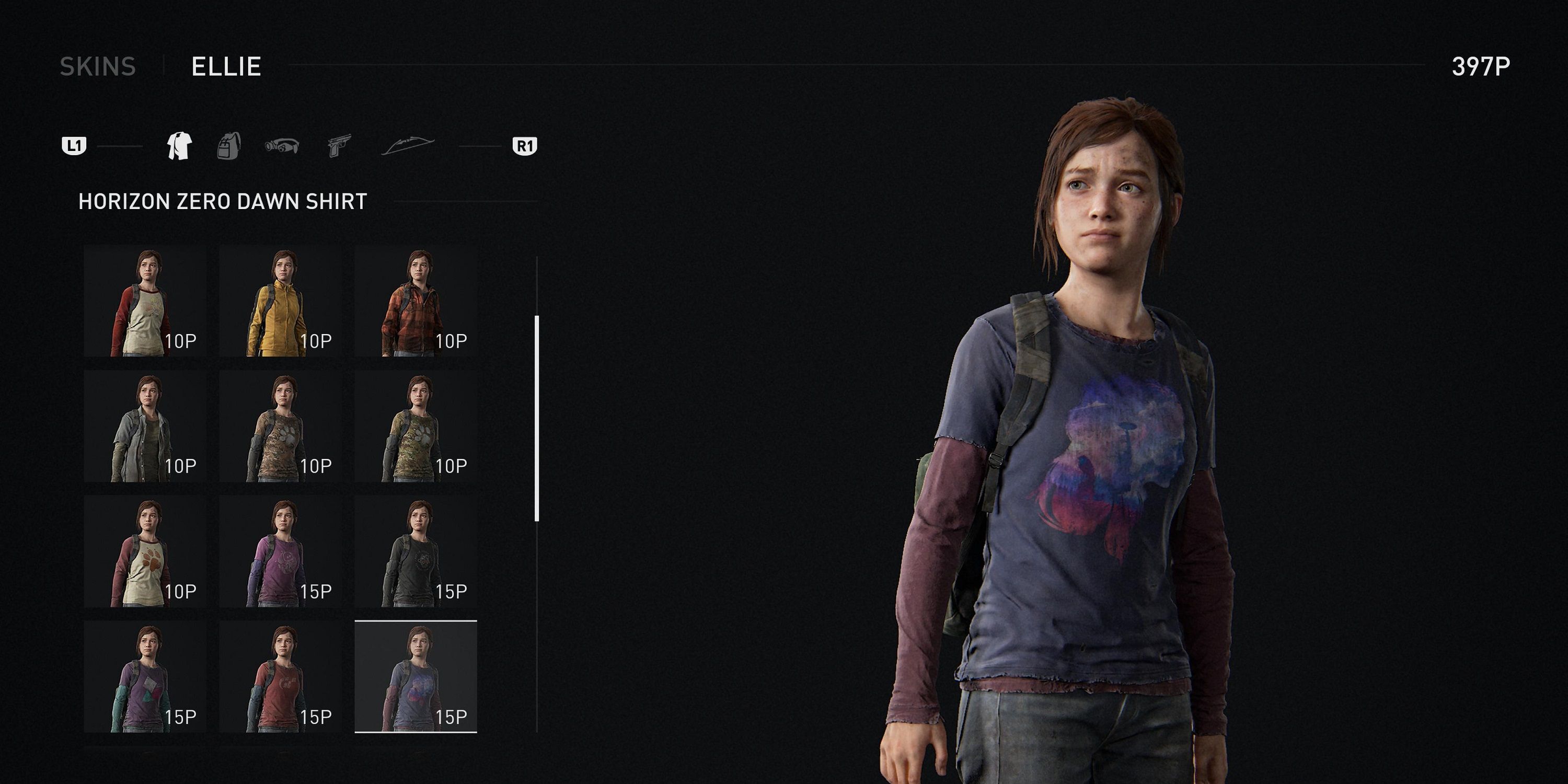This screenshot has height=784, width=1568.
Task: Click the L1 shoulder button icon
Action: (x=74, y=146)
